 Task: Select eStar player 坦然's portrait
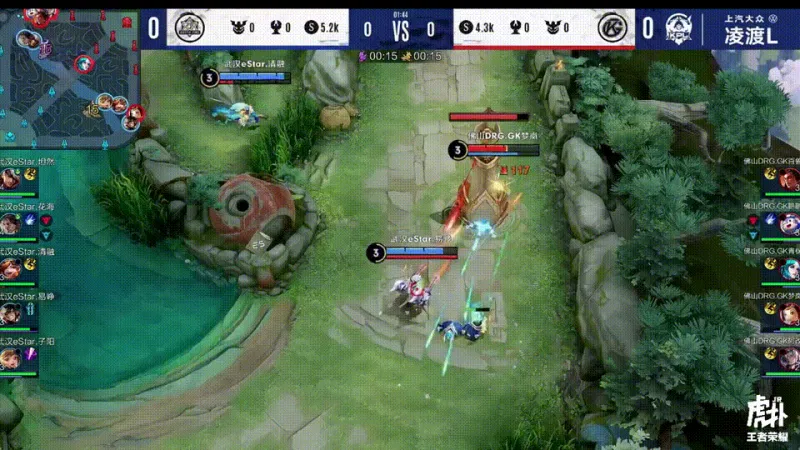[x=11, y=180]
